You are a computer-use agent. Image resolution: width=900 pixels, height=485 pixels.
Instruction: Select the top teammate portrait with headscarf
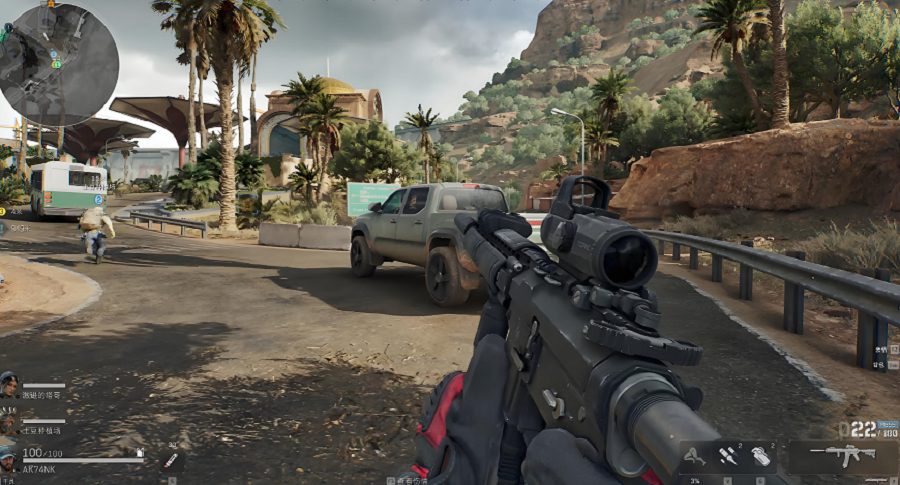pyautogui.click(x=9, y=385)
